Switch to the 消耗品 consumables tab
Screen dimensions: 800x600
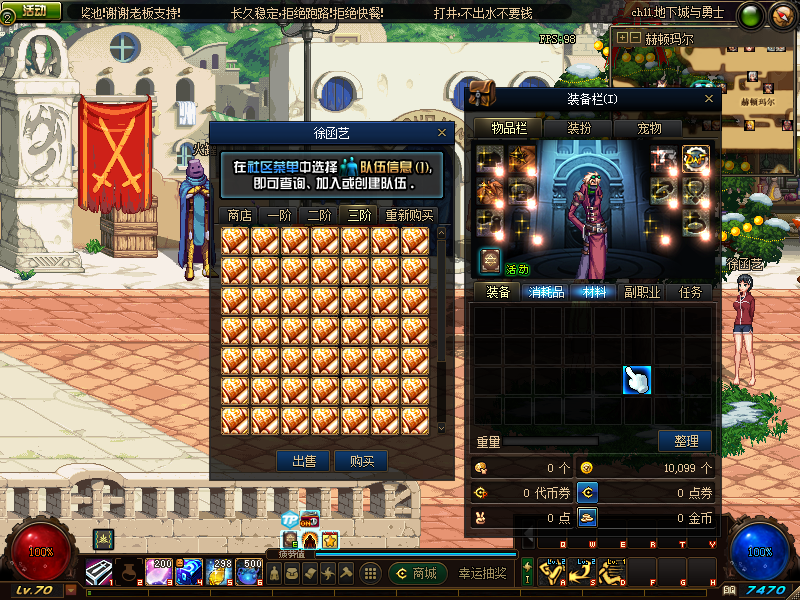546,292
